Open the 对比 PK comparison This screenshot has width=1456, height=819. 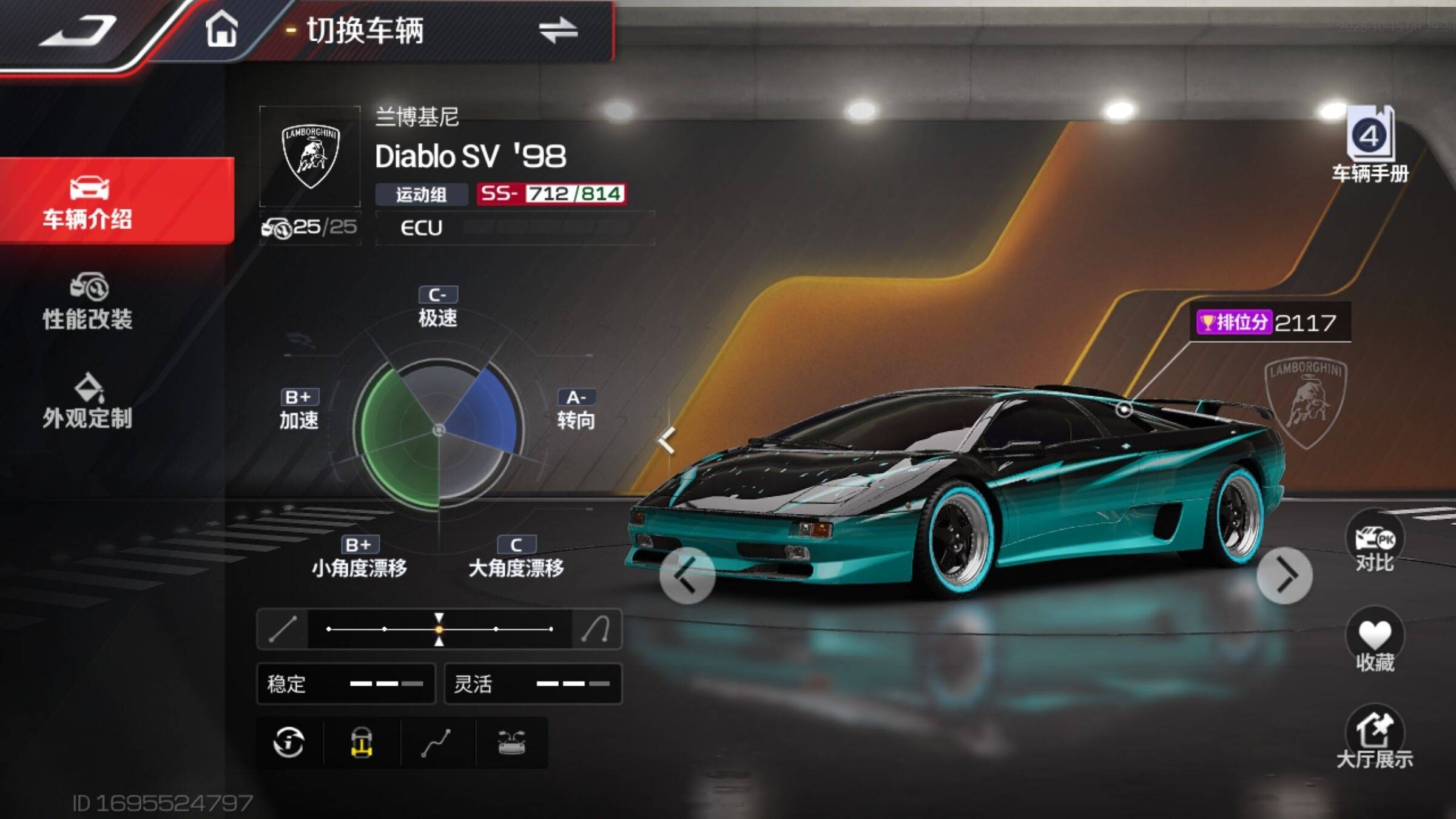[1374, 543]
